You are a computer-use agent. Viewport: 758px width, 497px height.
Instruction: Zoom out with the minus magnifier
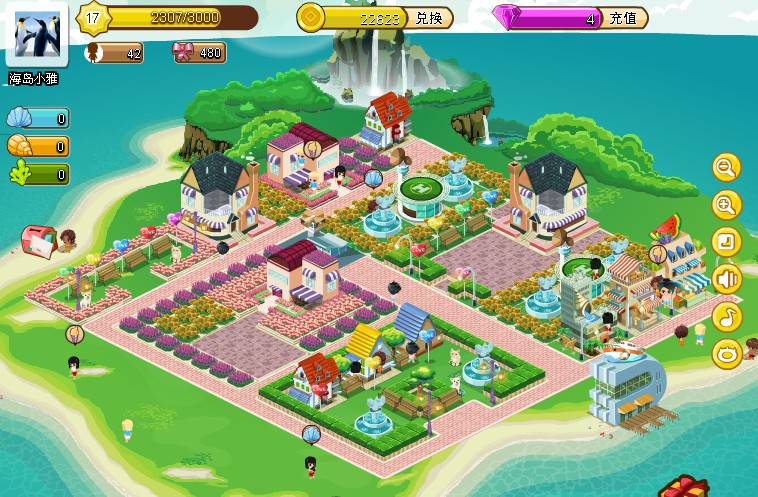pos(726,168)
